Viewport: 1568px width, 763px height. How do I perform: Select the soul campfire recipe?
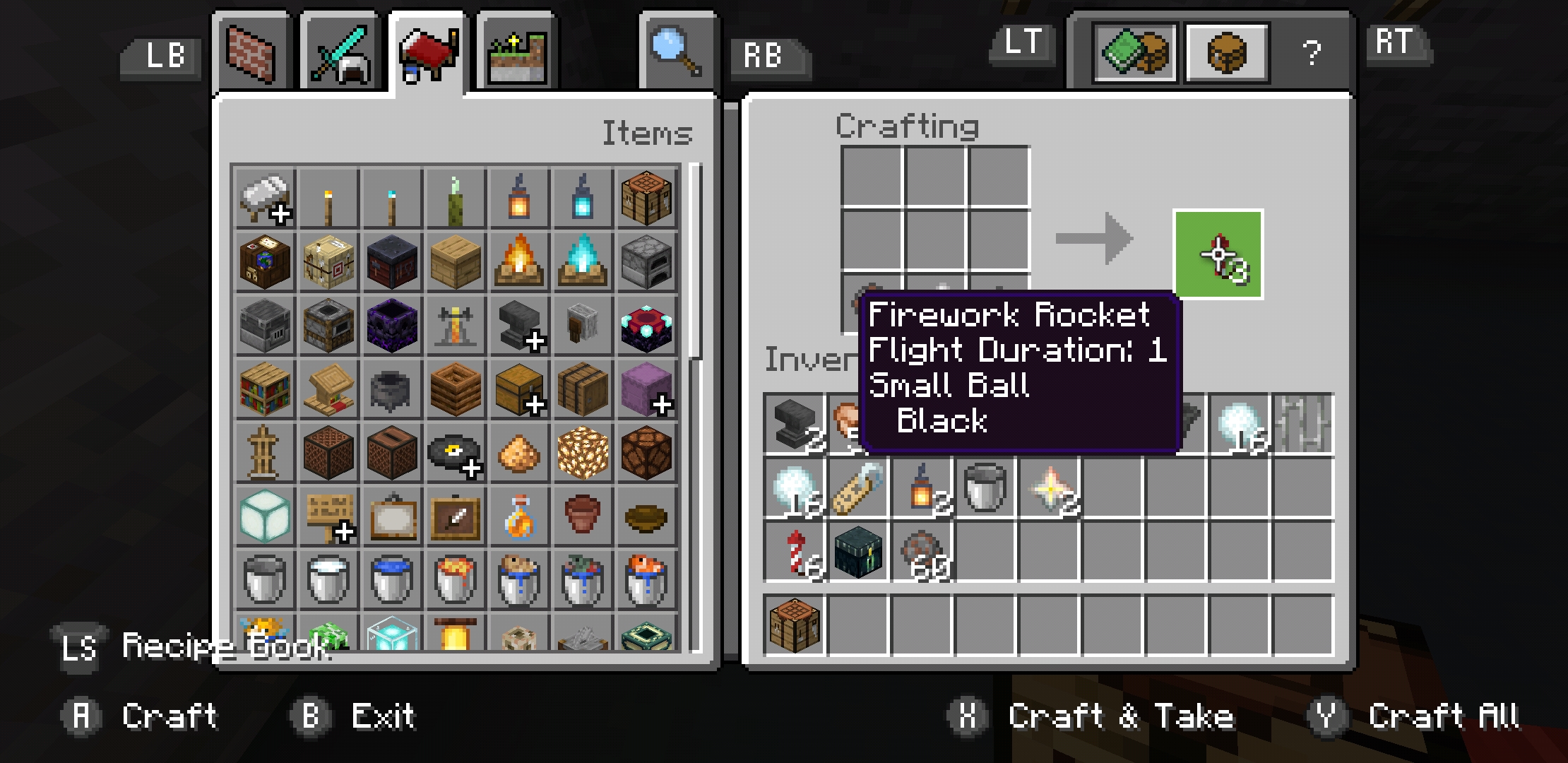point(582,261)
